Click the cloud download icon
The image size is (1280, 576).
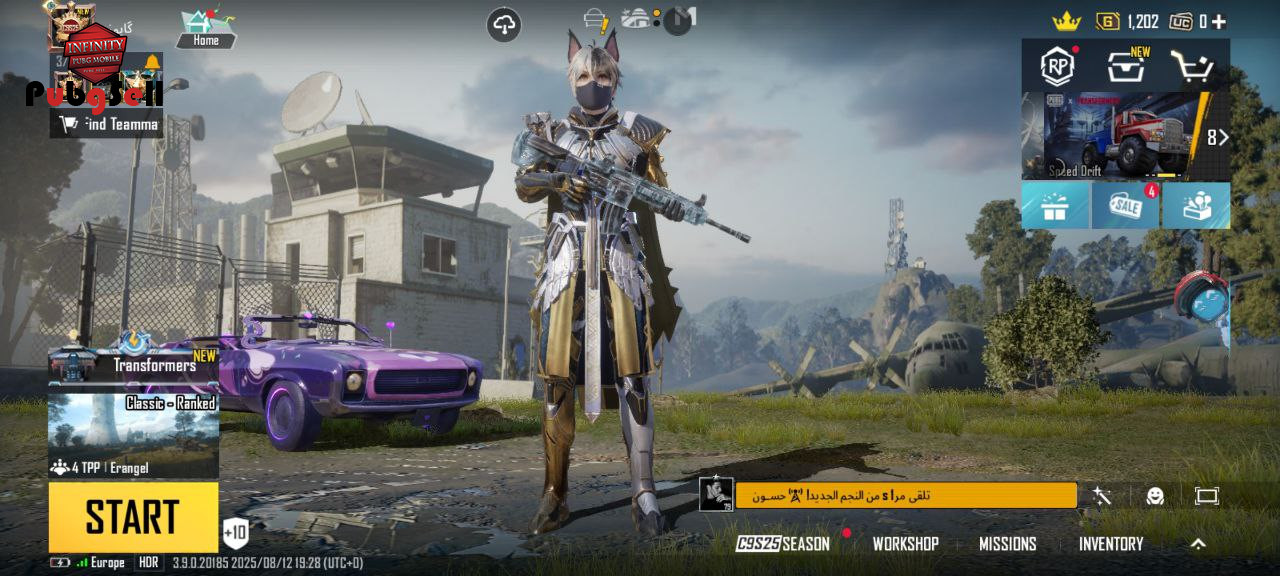504,25
